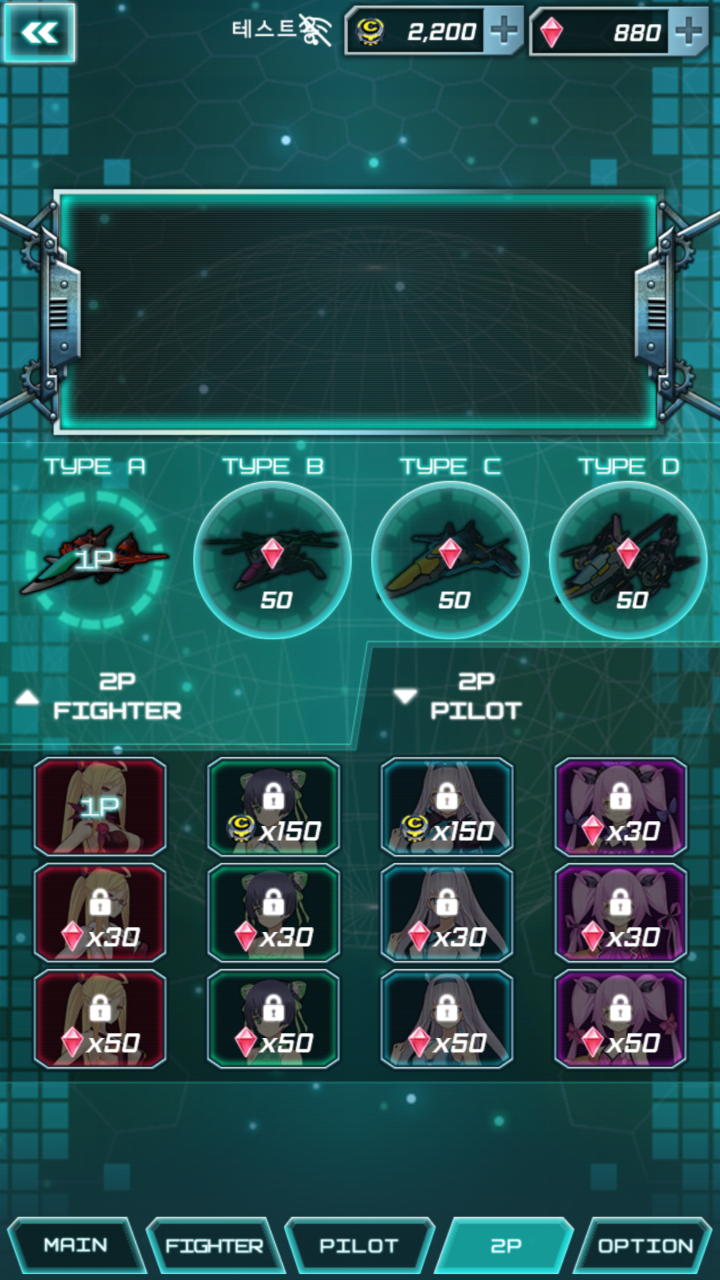Add more gold coins with plus button
Viewport: 720px width, 1280px height.
click(x=503, y=32)
